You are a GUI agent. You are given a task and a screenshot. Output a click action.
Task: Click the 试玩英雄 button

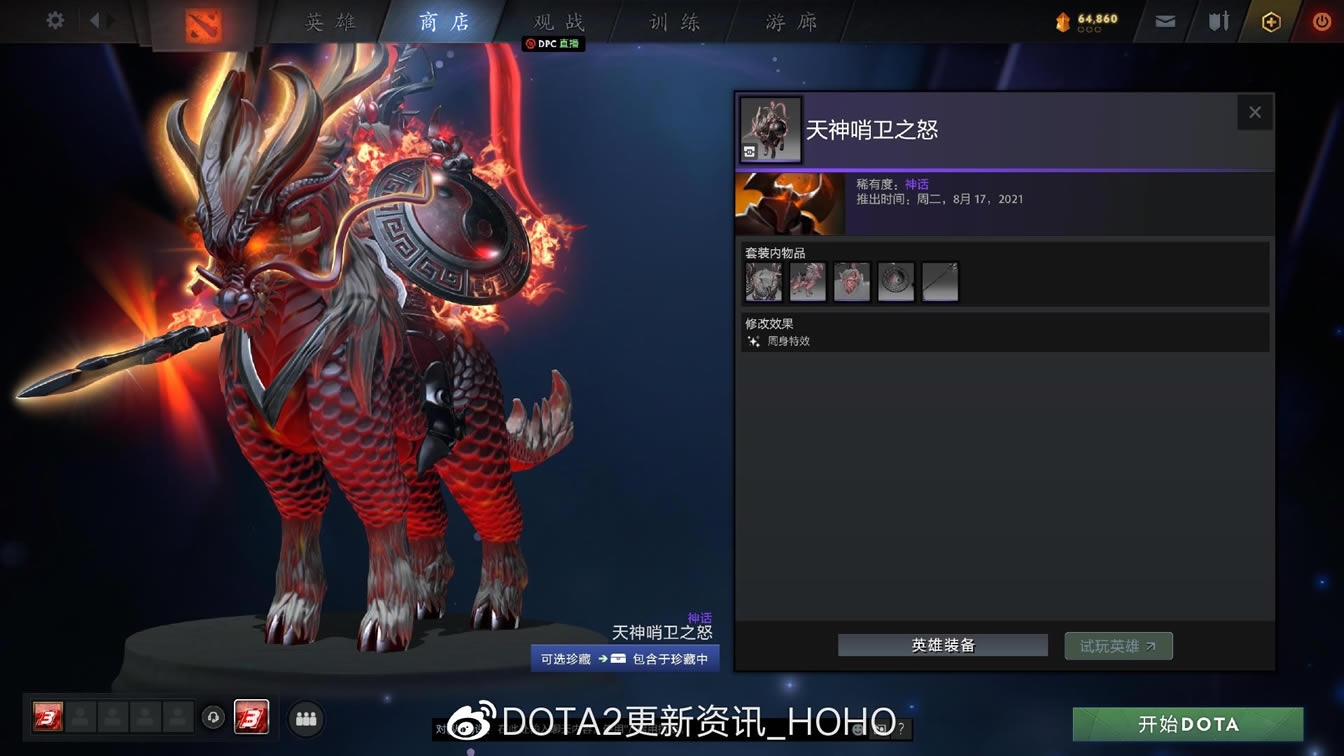tap(1118, 645)
